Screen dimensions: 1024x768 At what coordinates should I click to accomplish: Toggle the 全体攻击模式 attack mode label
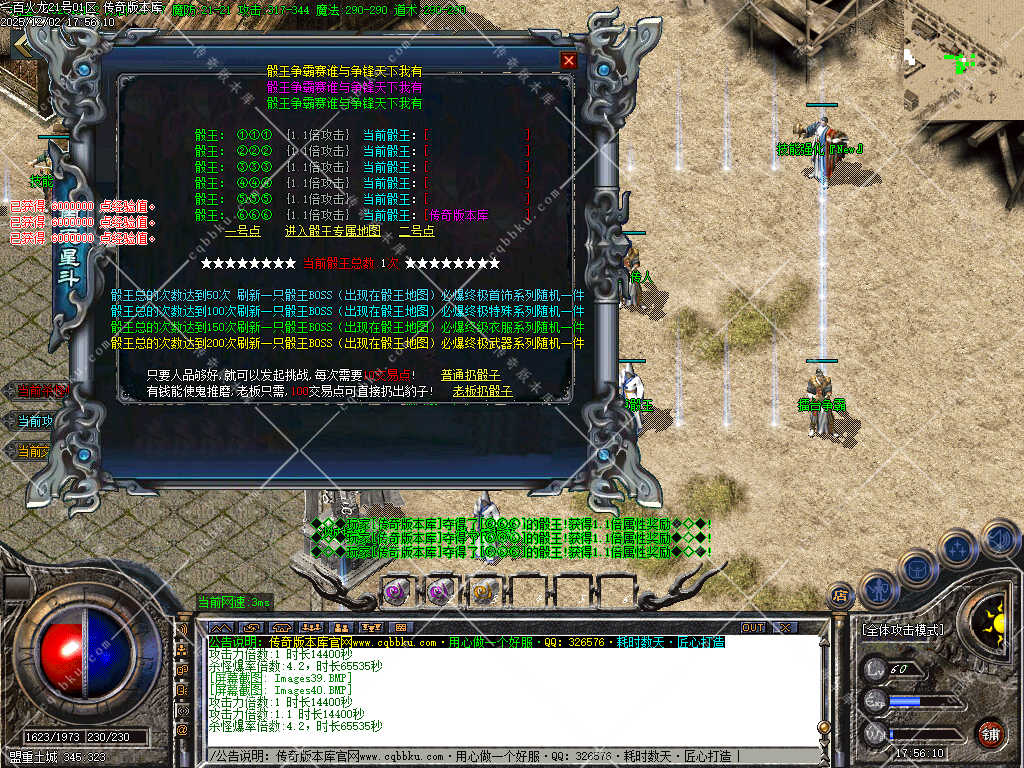pyautogui.click(x=902, y=631)
